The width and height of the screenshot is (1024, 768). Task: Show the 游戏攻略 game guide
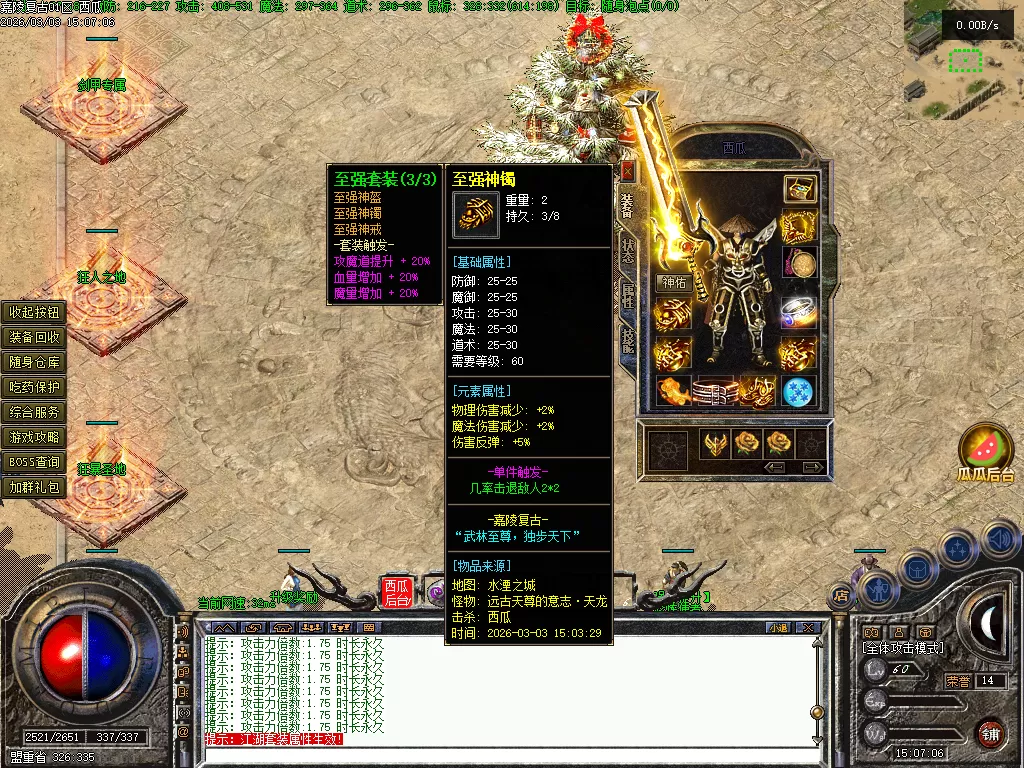pyautogui.click(x=35, y=437)
